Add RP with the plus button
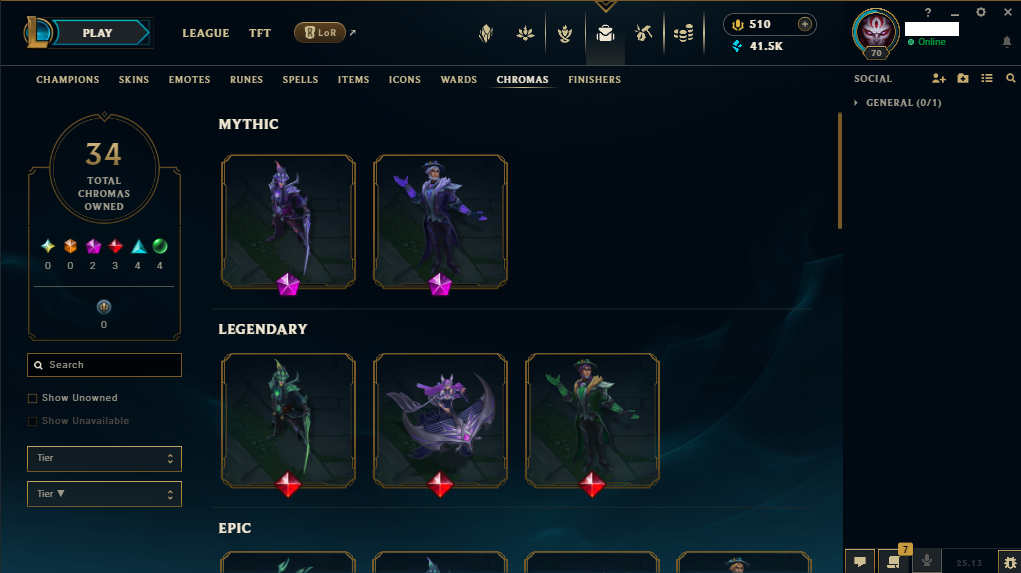The image size is (1021, 573). coord(805,24)
